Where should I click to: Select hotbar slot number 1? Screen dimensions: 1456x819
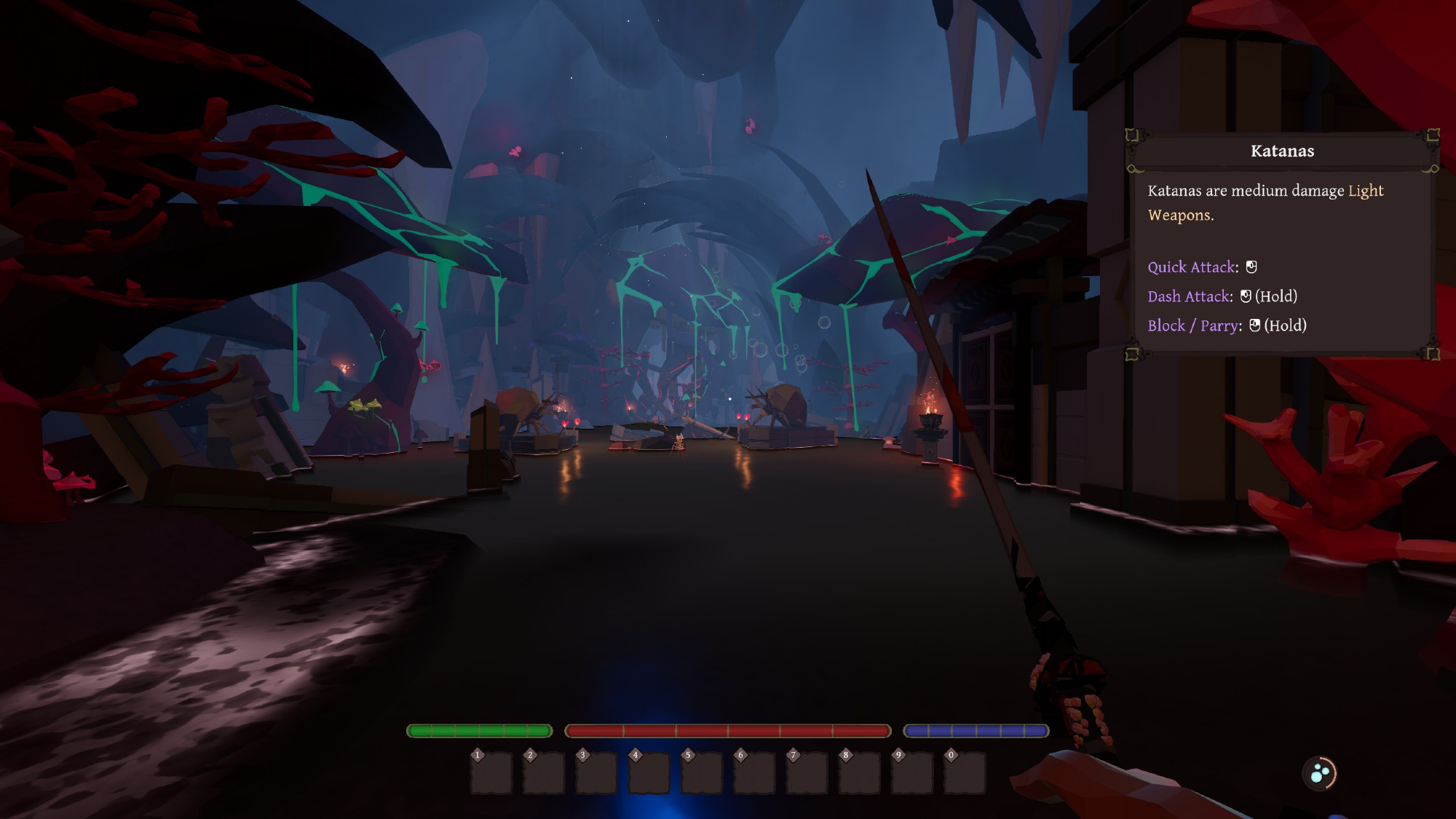coord(491,773)
